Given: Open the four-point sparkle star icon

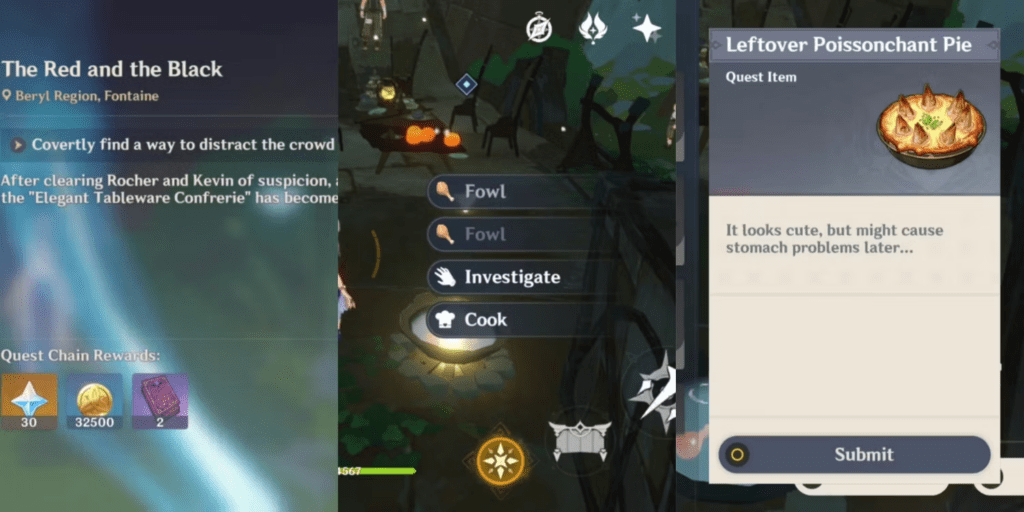Looking at the screenshot, I should tap(647, 28).
